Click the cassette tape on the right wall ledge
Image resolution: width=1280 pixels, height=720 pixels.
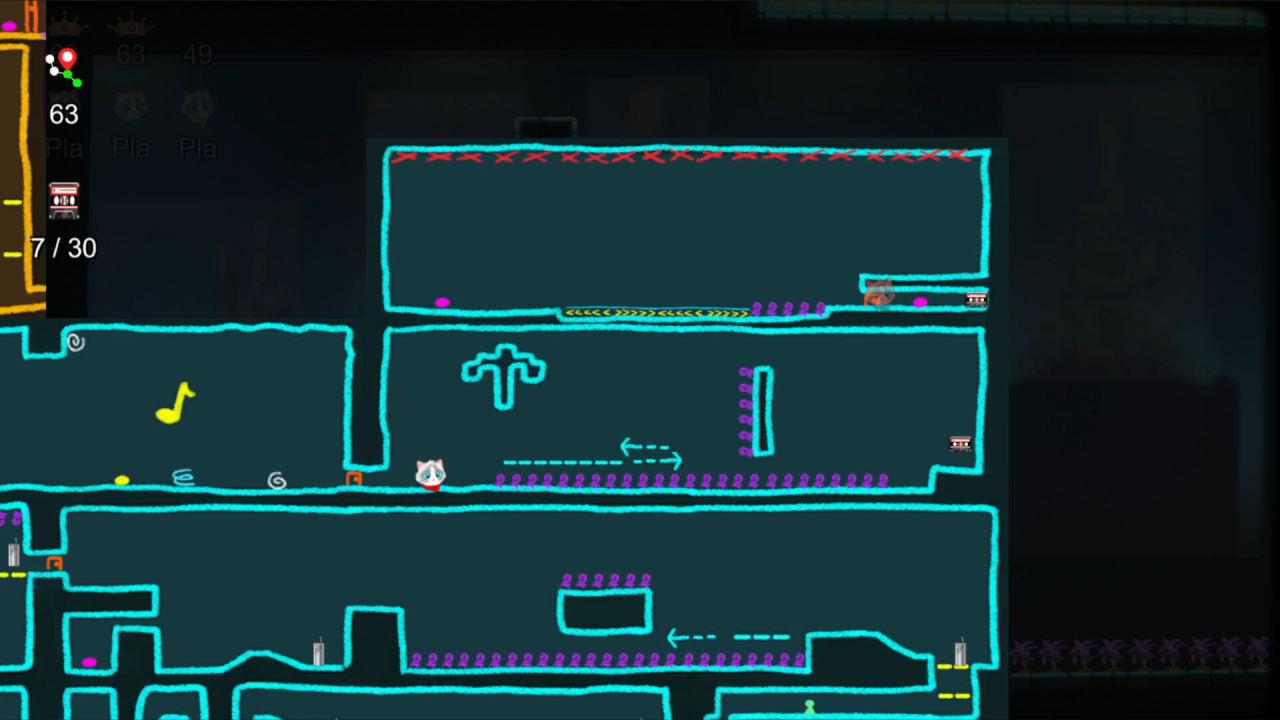point(959,444)
